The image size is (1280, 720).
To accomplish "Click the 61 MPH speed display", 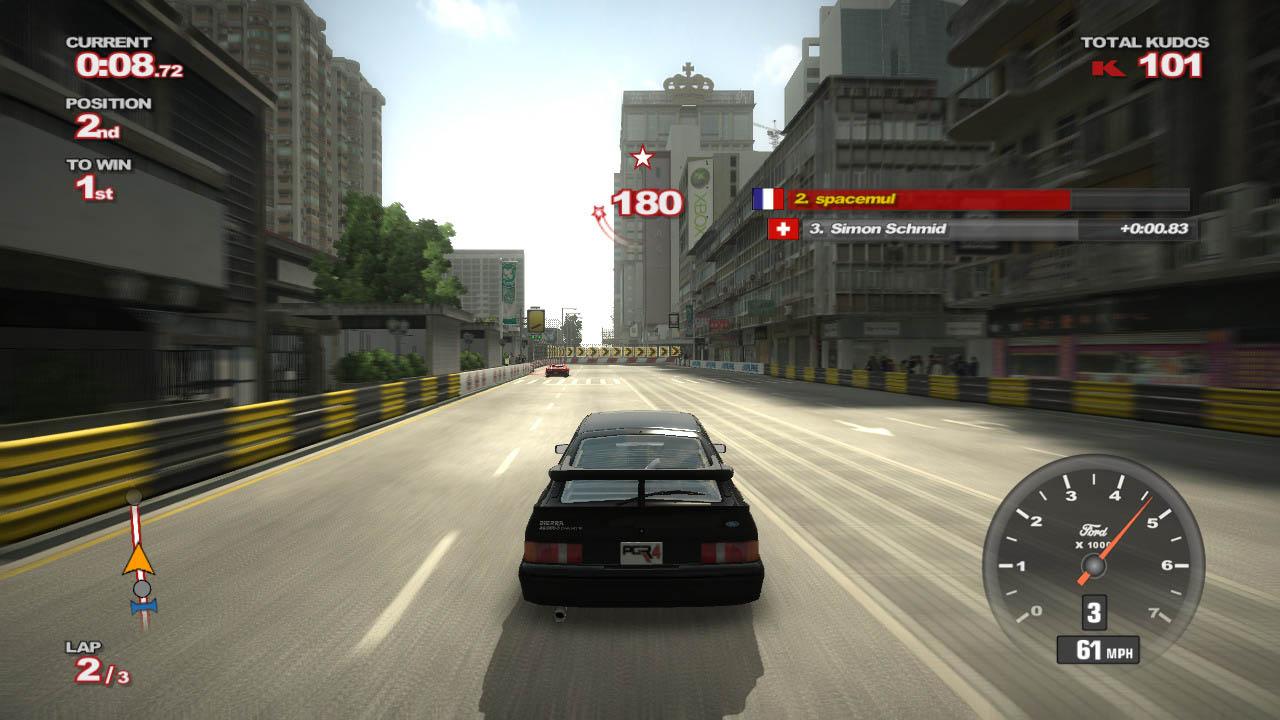I will click(1097, 649).
